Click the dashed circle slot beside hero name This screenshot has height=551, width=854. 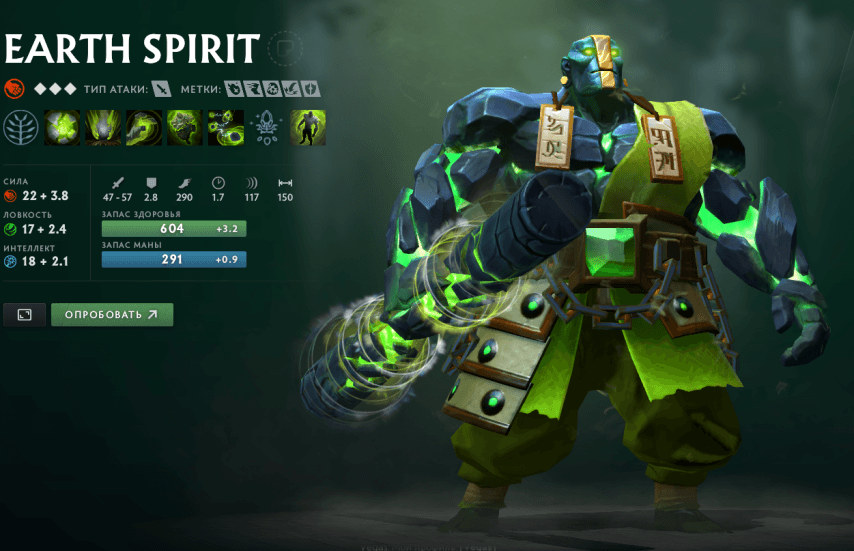[287, 48]
